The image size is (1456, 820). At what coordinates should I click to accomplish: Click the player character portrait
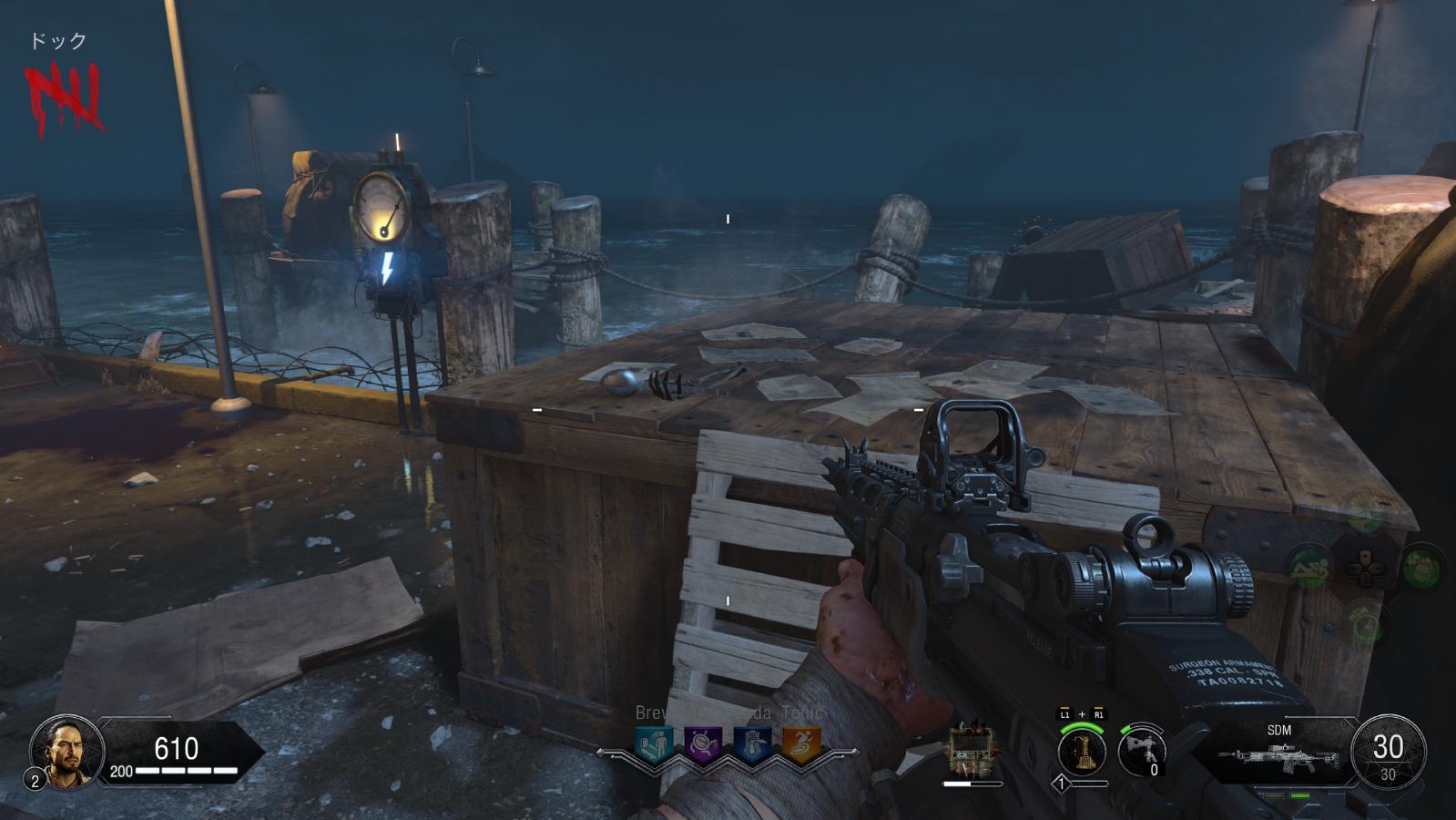(x=66, y=751)
